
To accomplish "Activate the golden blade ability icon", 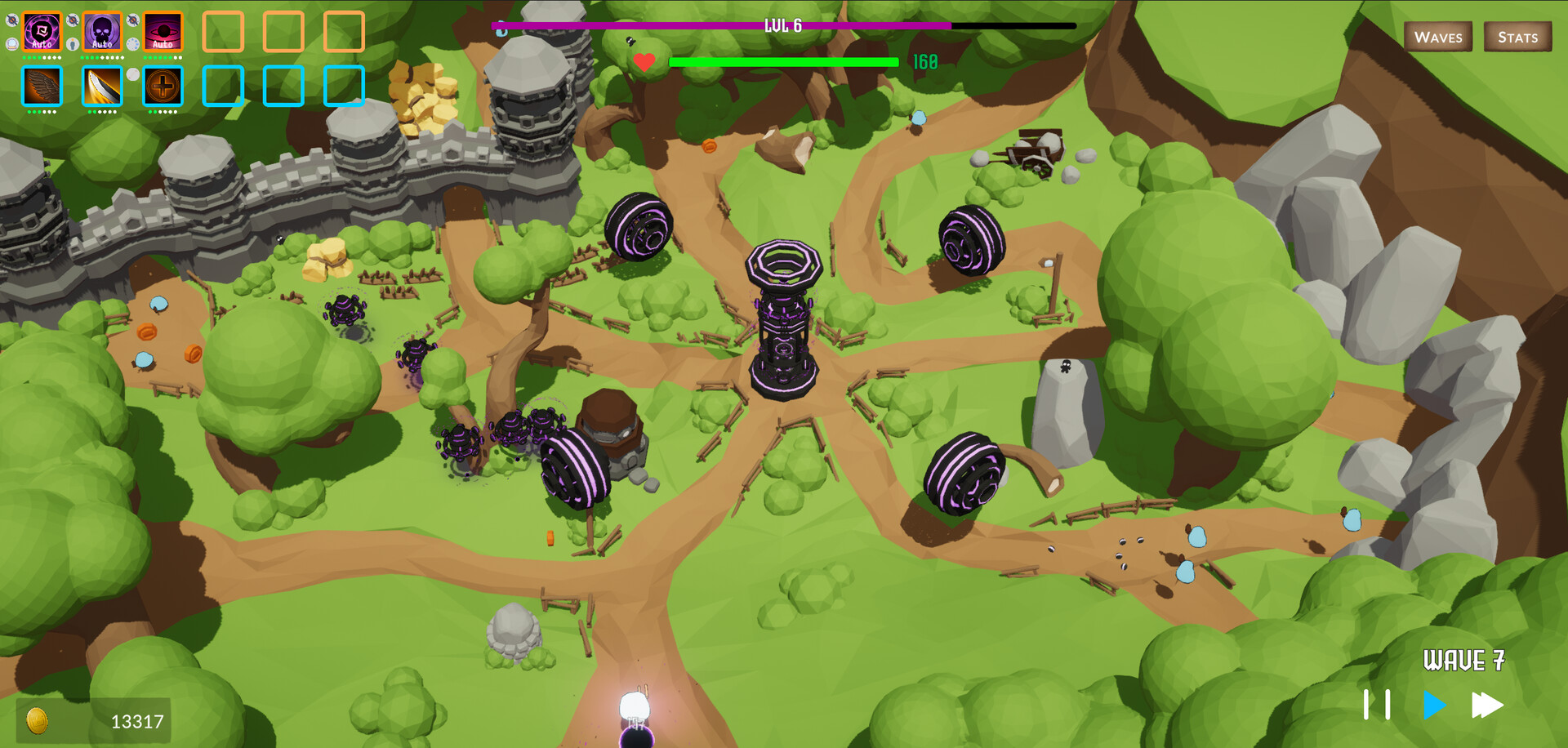I will tap(102, 86).
